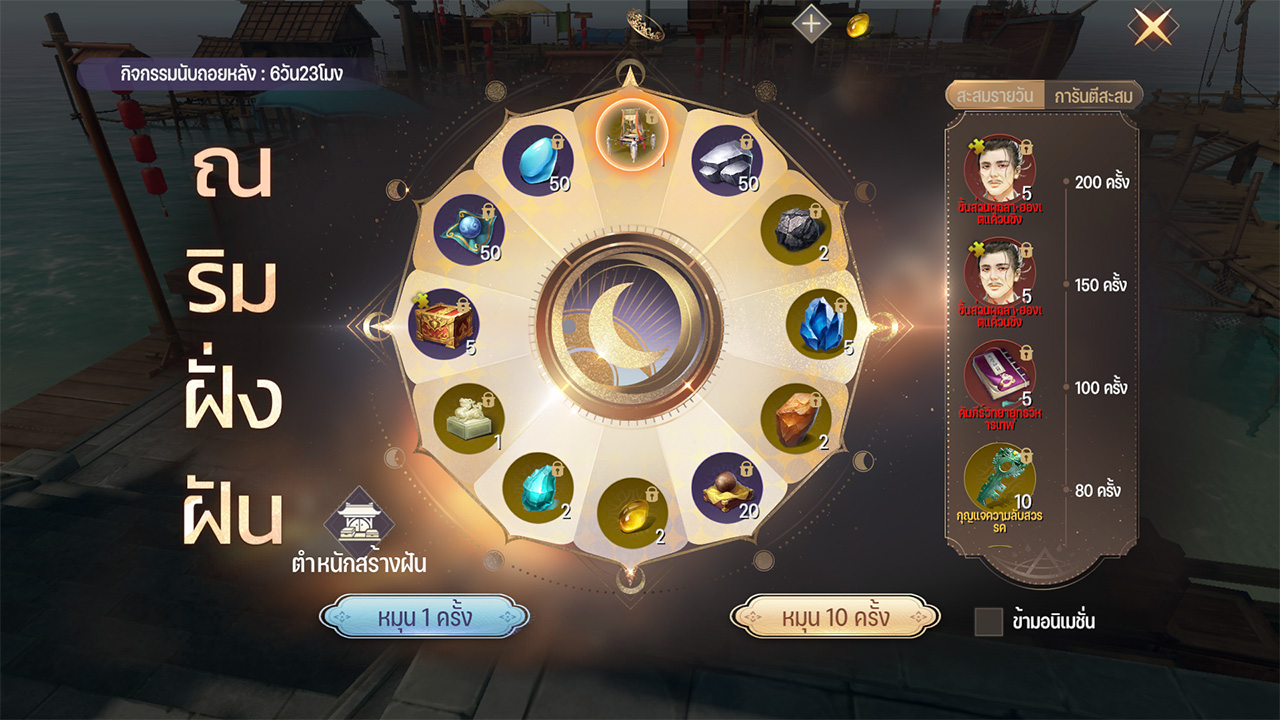Check the blue oval gem reward
This screenshot has width=1280, height=720.
538,160
